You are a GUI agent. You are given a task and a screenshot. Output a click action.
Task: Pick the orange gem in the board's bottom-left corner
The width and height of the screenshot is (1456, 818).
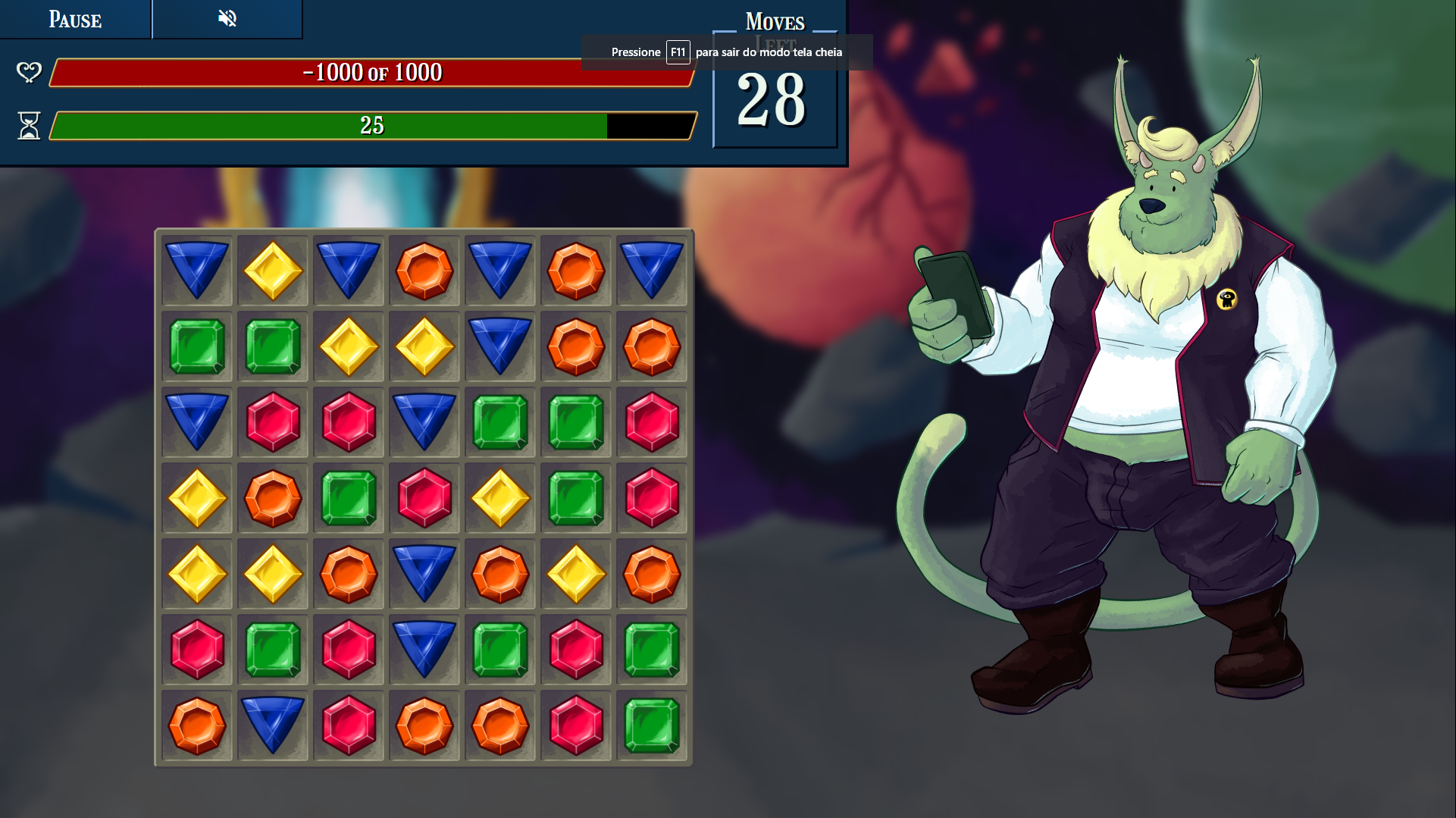coord(197,726)
